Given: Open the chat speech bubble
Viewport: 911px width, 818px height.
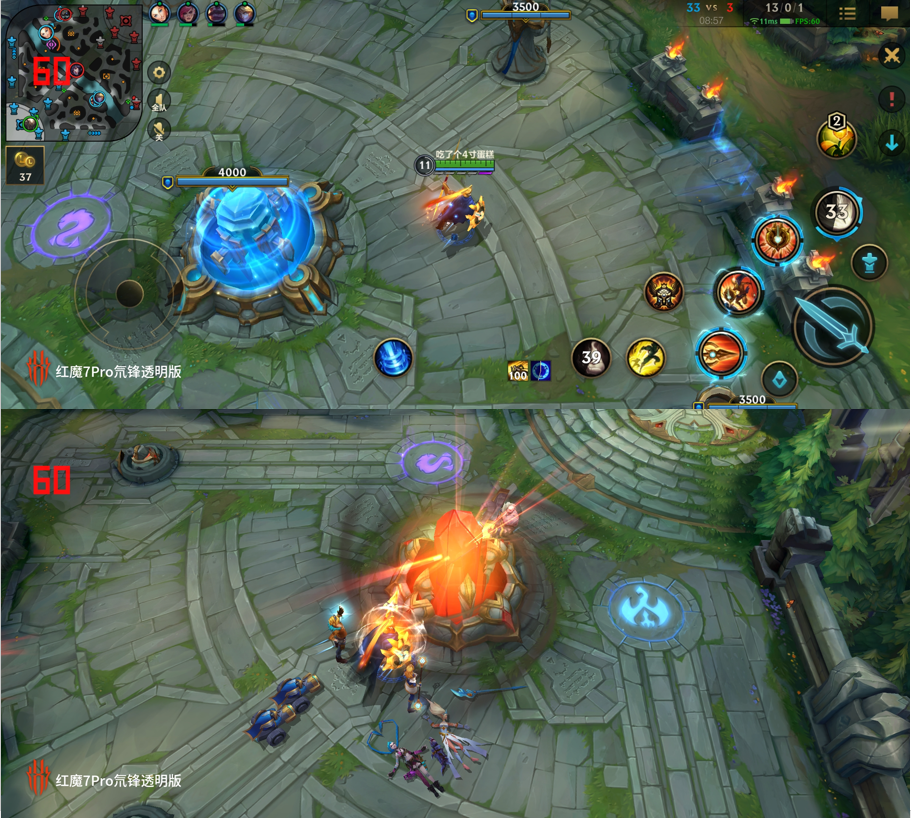Looking at the screenshot, I should 889,13.
